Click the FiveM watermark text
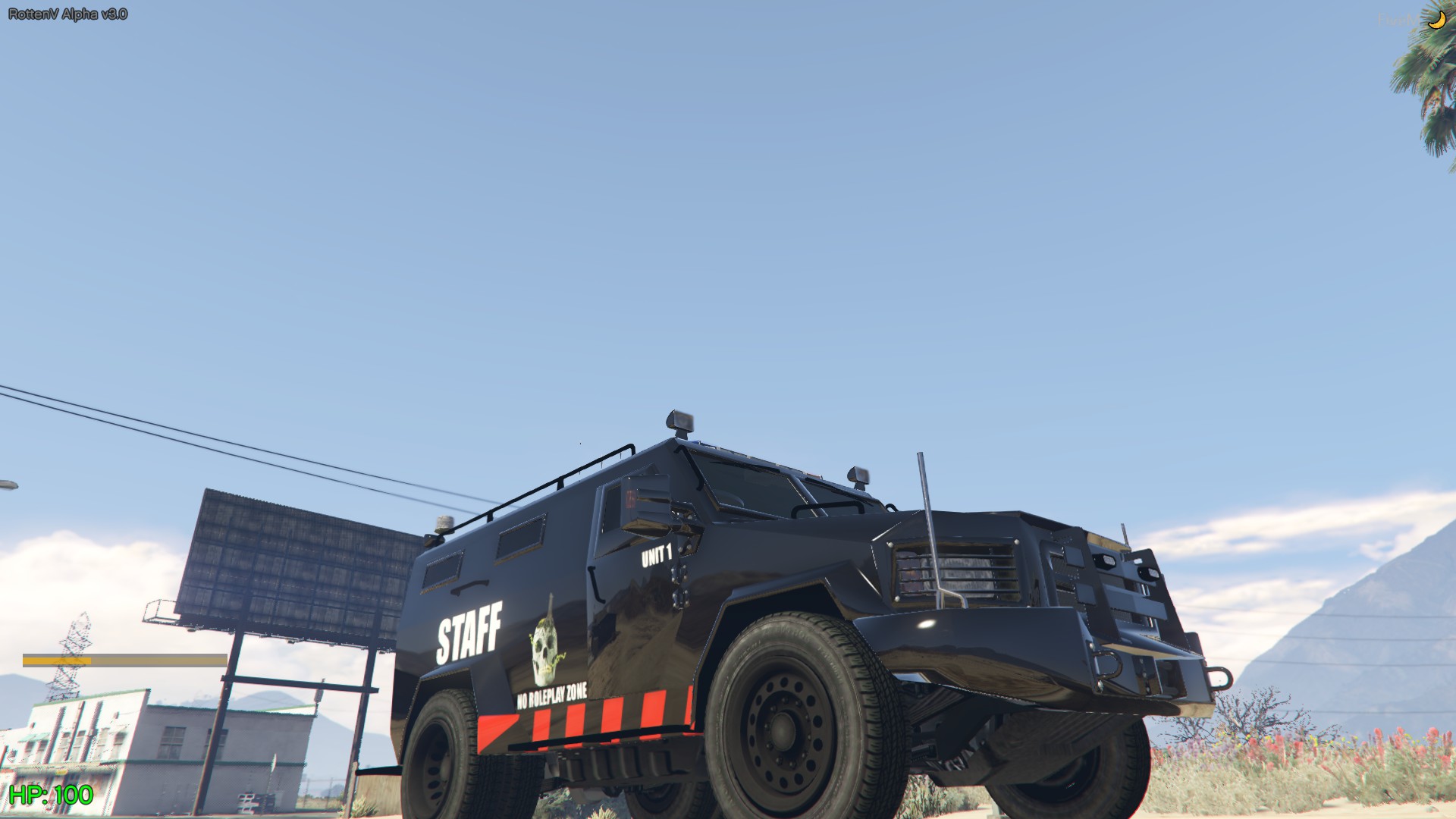 click(x=1398, y=20)
